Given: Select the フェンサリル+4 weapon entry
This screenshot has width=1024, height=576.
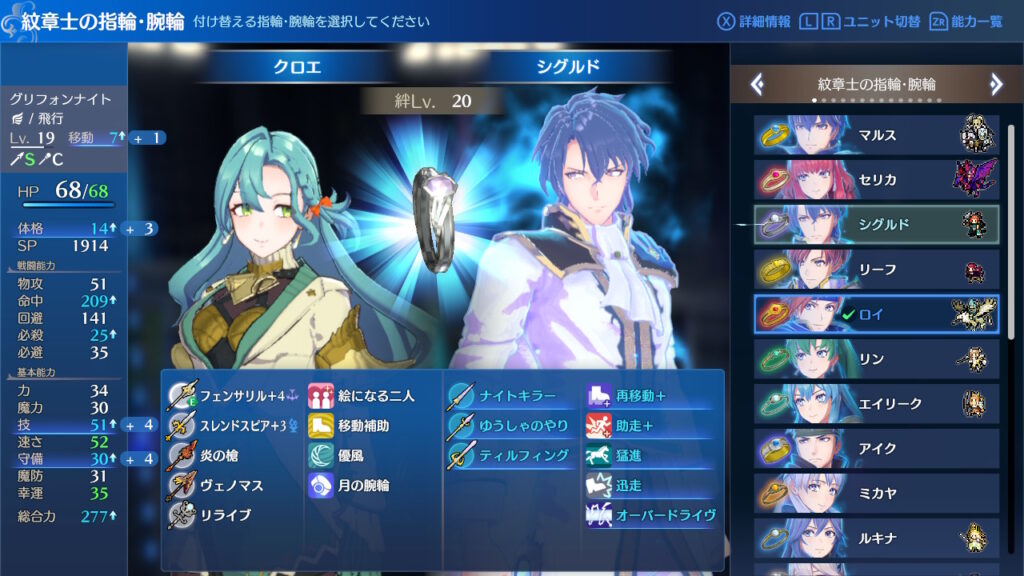Looking at the screenshot, I should click(x=233, y=396).
